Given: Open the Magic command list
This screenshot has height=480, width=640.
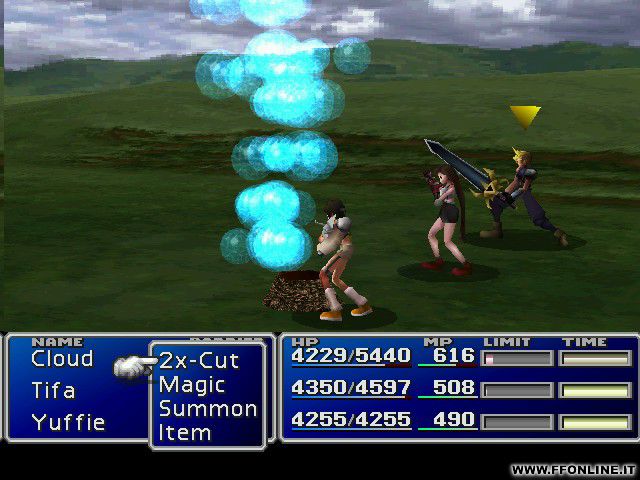Looking at the screenshot, I should 192,385.
